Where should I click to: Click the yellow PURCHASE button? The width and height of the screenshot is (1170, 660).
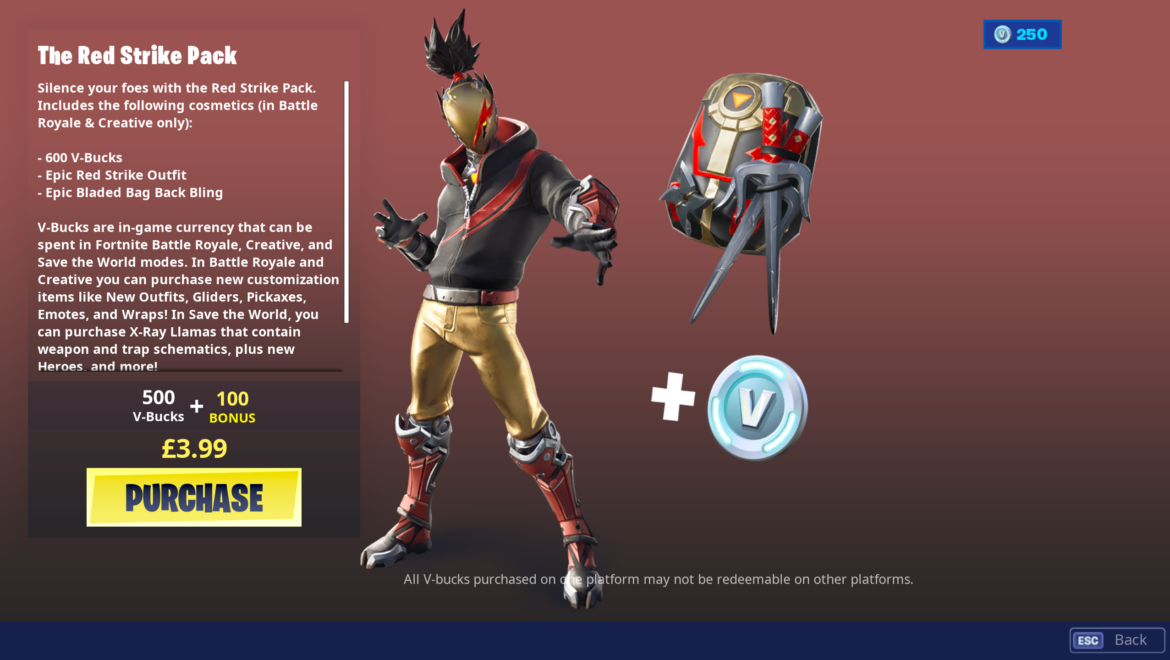tap(194, 497)
